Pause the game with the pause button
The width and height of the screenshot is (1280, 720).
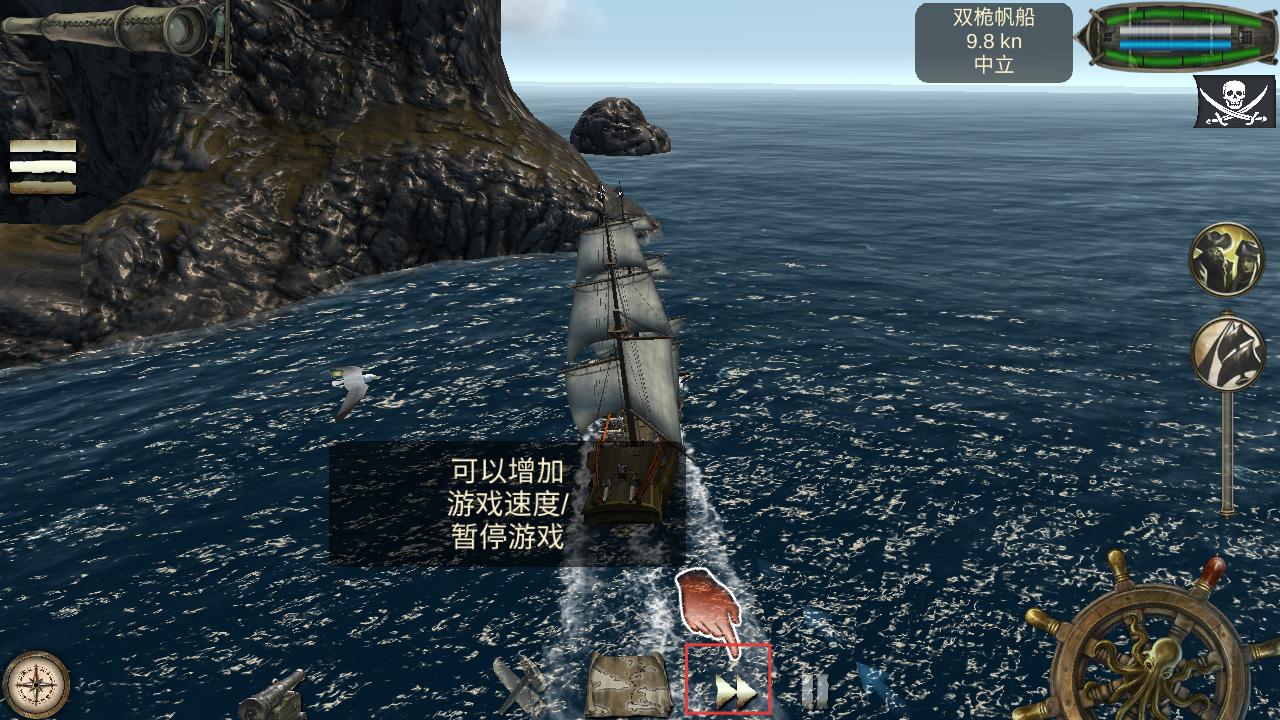tap(814, 690)
